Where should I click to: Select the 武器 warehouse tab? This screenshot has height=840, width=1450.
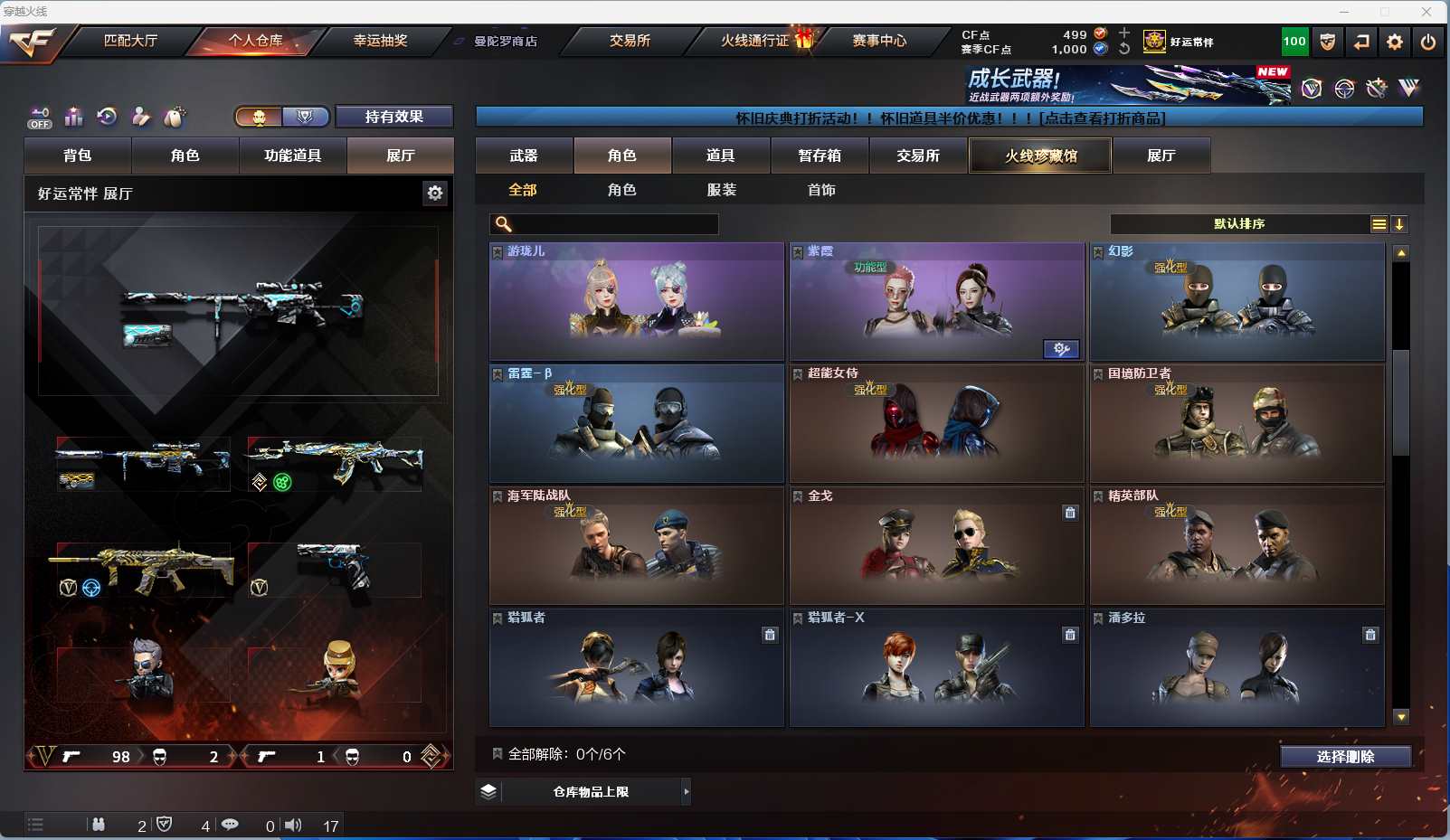524,156
